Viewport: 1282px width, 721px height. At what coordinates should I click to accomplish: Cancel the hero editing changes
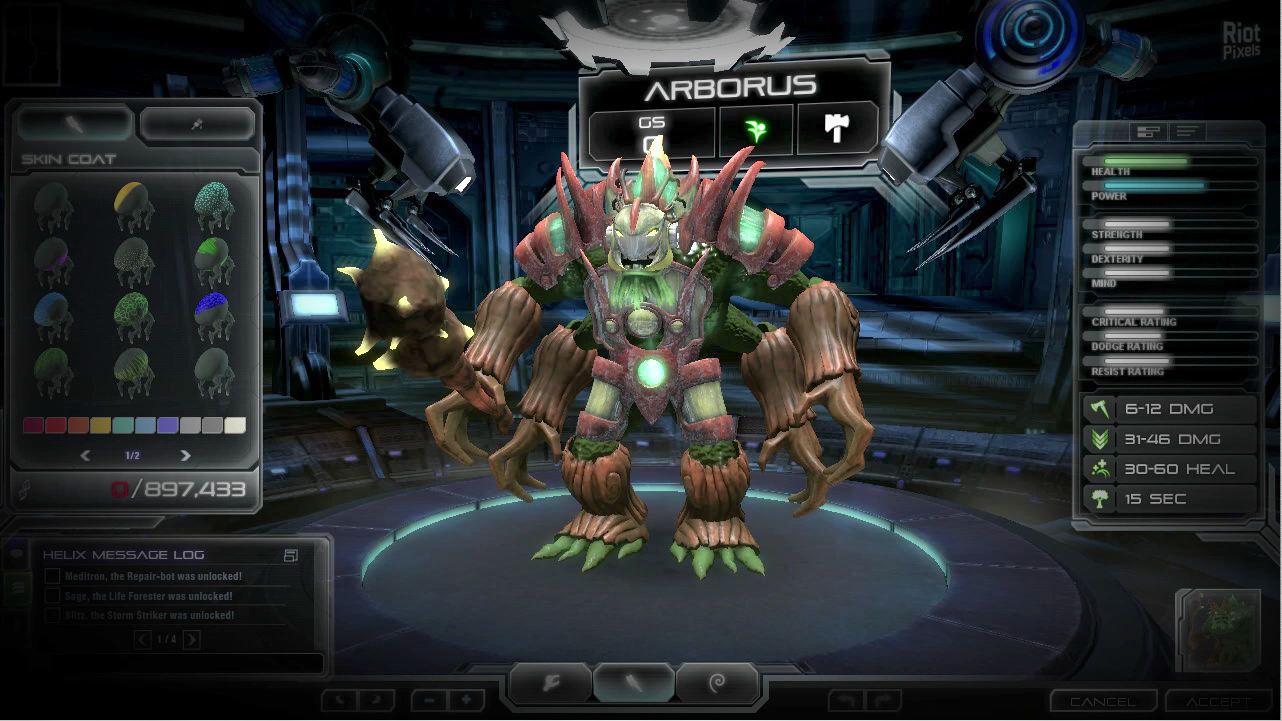(1103, 702)
